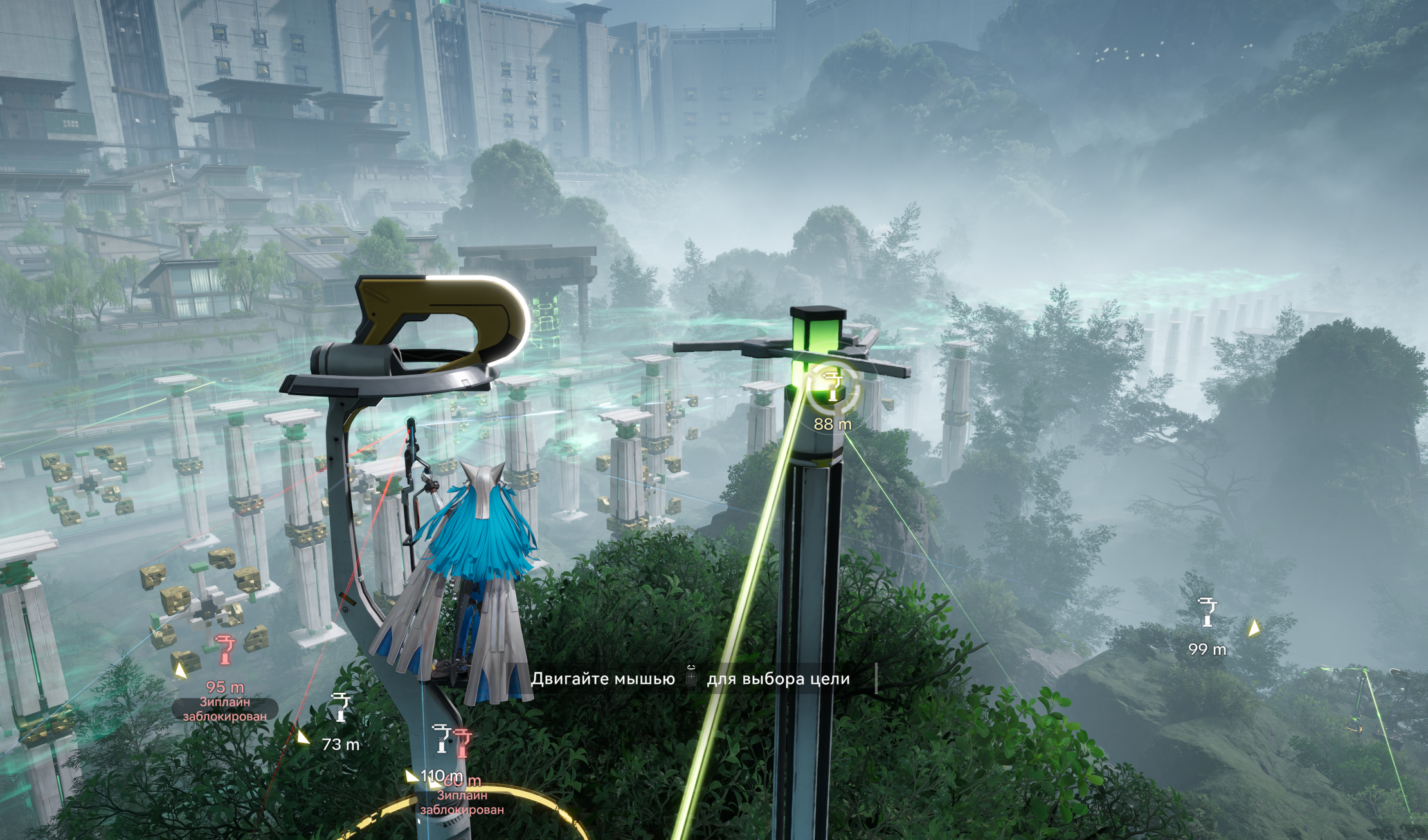Pick the 73 m zipline marker

point(341,708)
